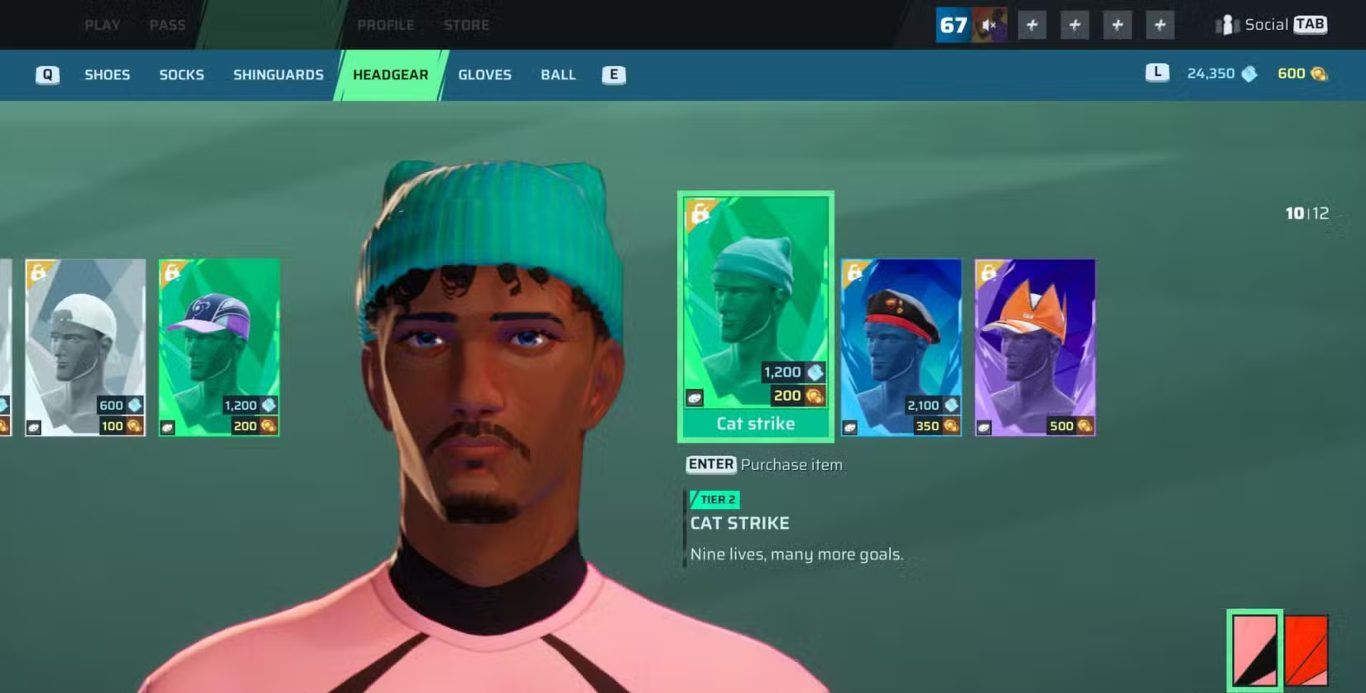The height and width of the screenshot is (693, 1366).
Task: Open the Ball category tab
Action: pos(558,75)
